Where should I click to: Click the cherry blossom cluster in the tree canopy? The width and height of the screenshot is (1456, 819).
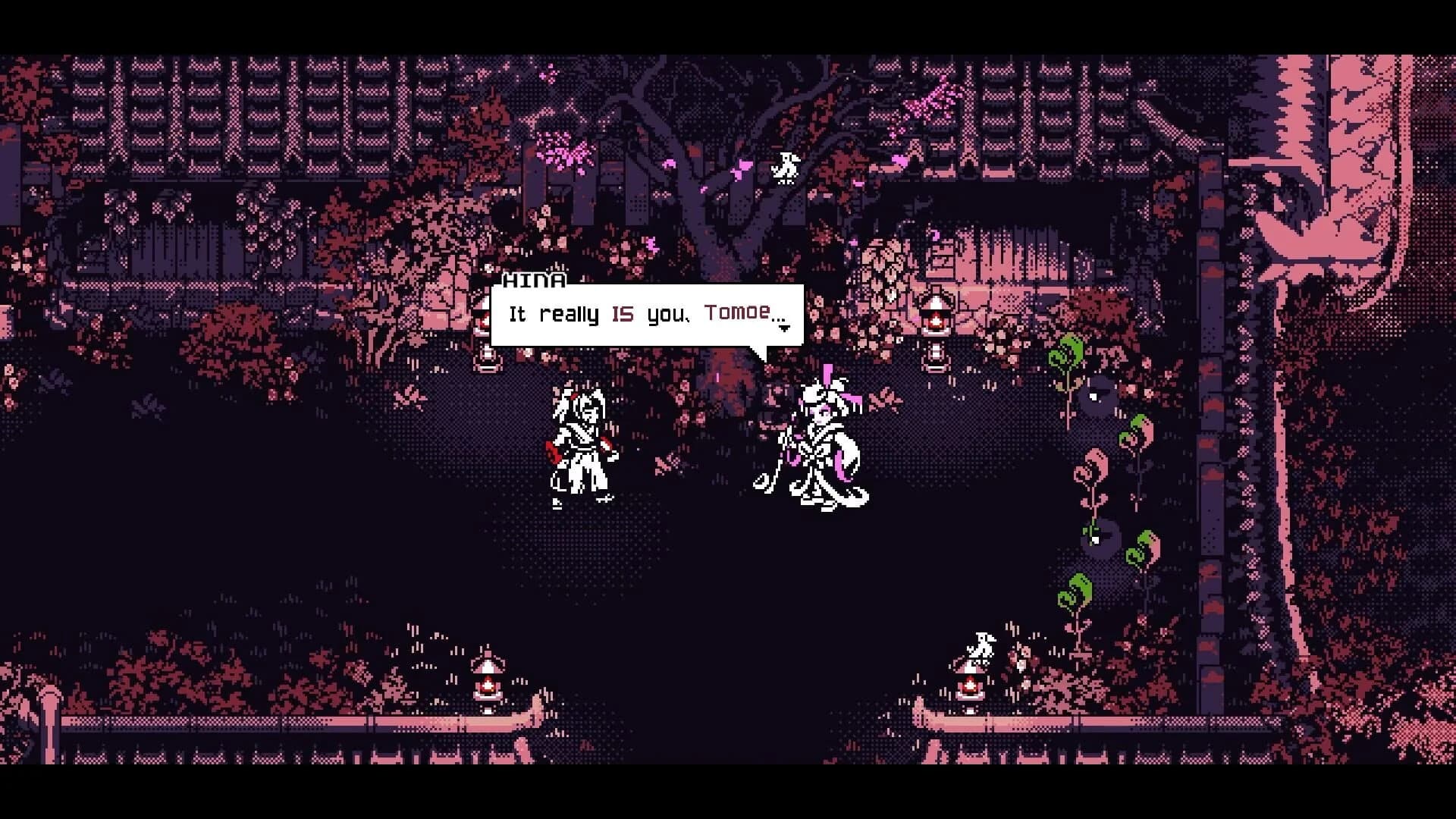point(561,148)
